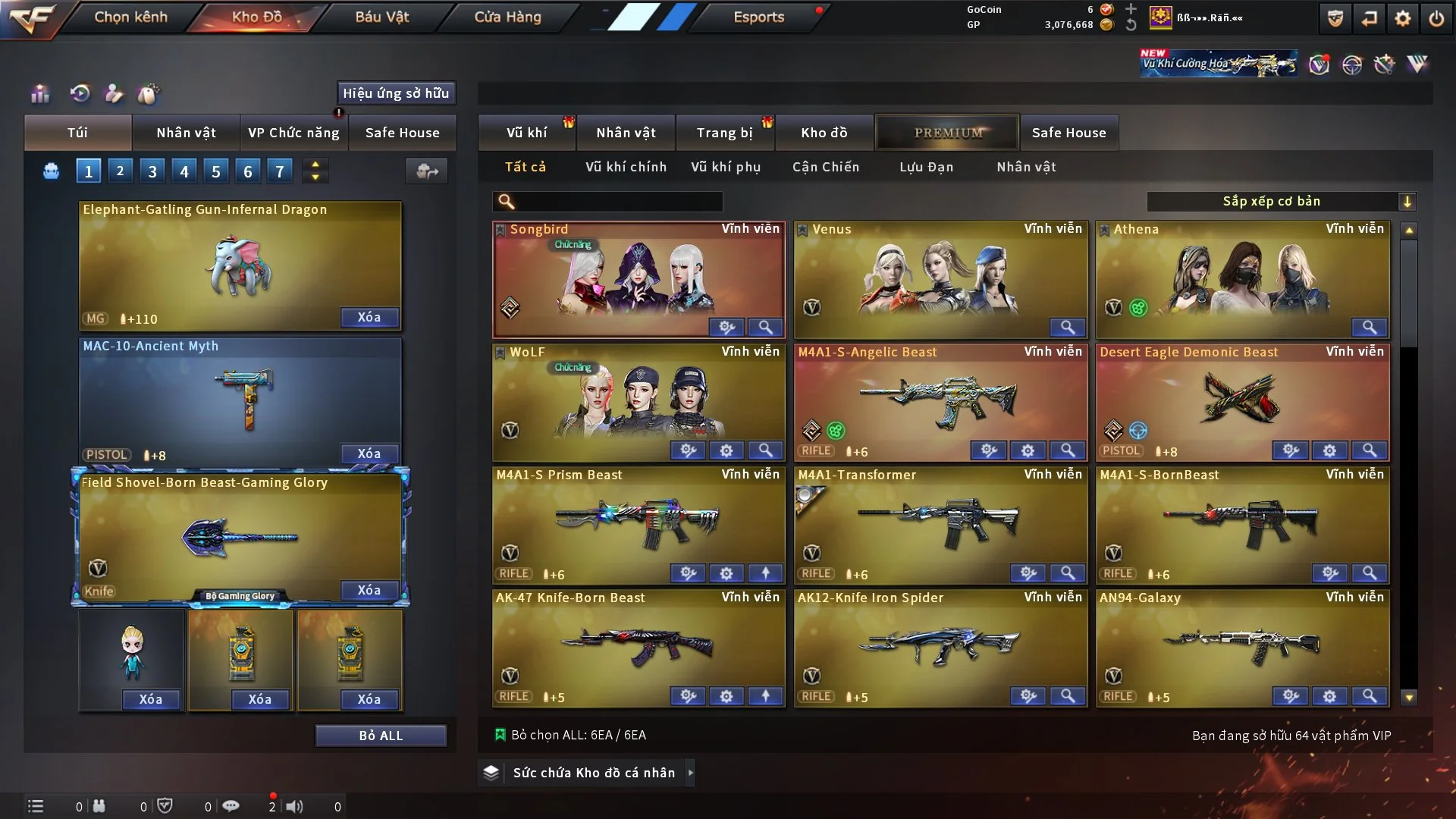Viewport: 1456px width, 819px height.
Task: Switch to the Trang bị tab
Action: tap(724, 133)
